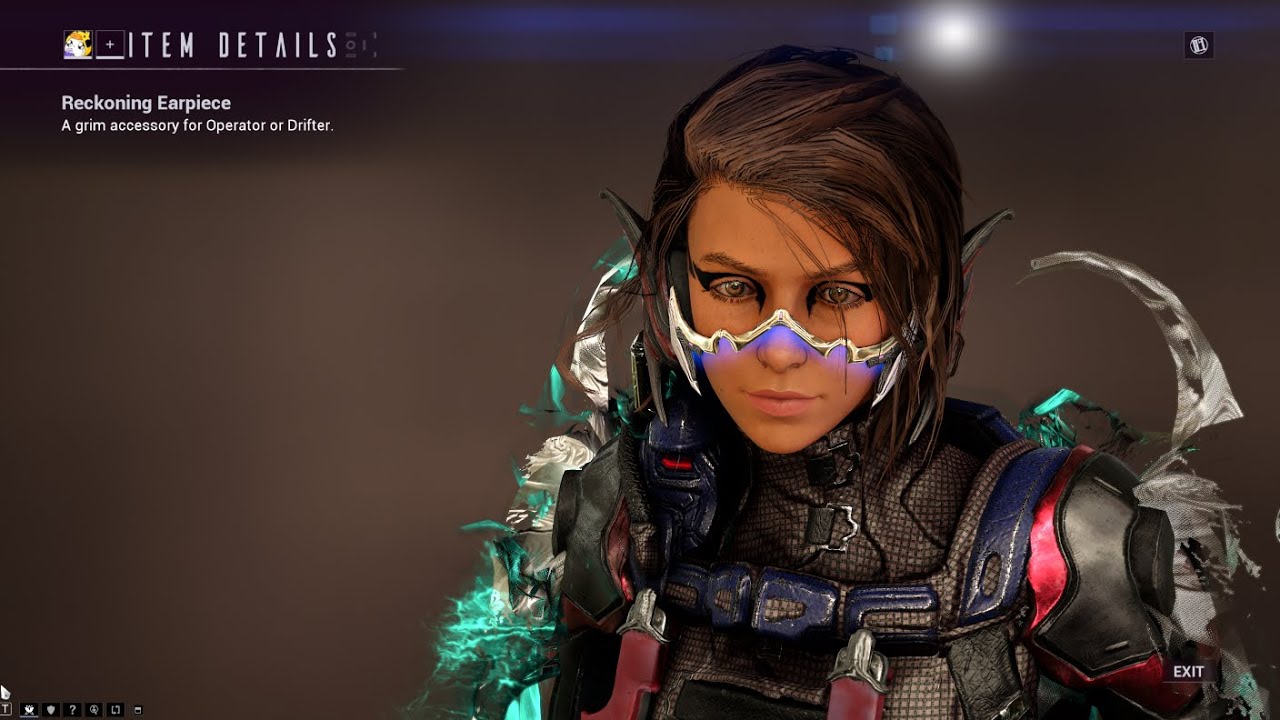This screenshot has width=1280, height=720.
Task: Open the codex info icon at top right
Action: [1198, 44]
